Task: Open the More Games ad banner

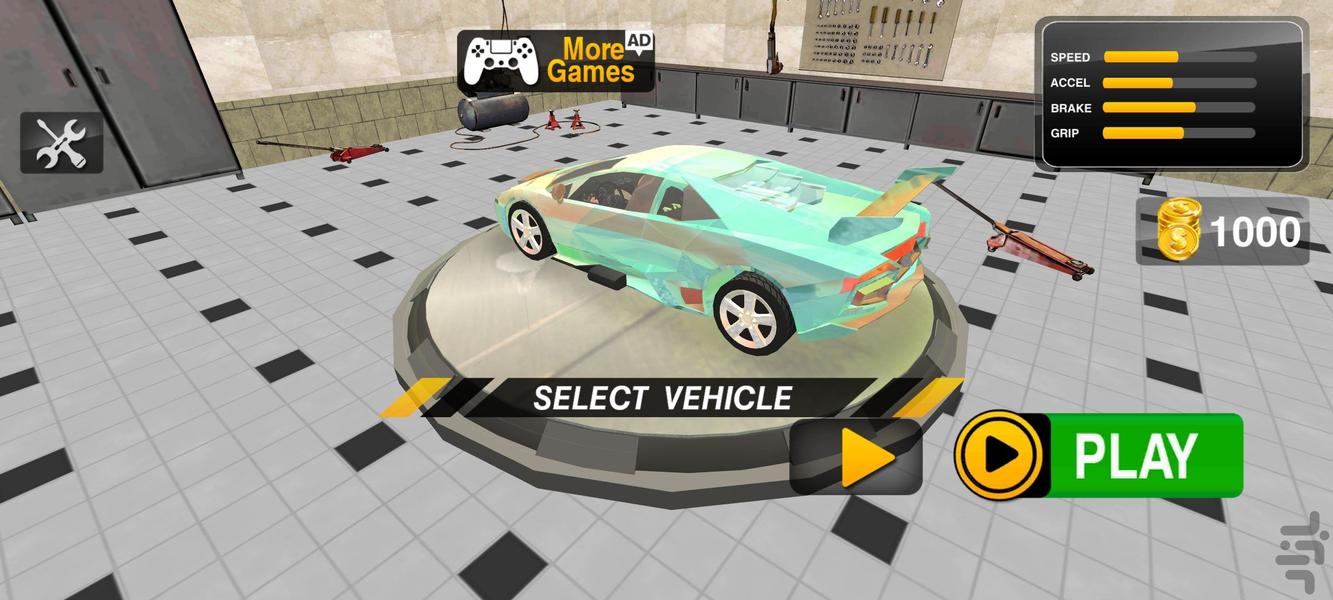Action: coord(556,61)
